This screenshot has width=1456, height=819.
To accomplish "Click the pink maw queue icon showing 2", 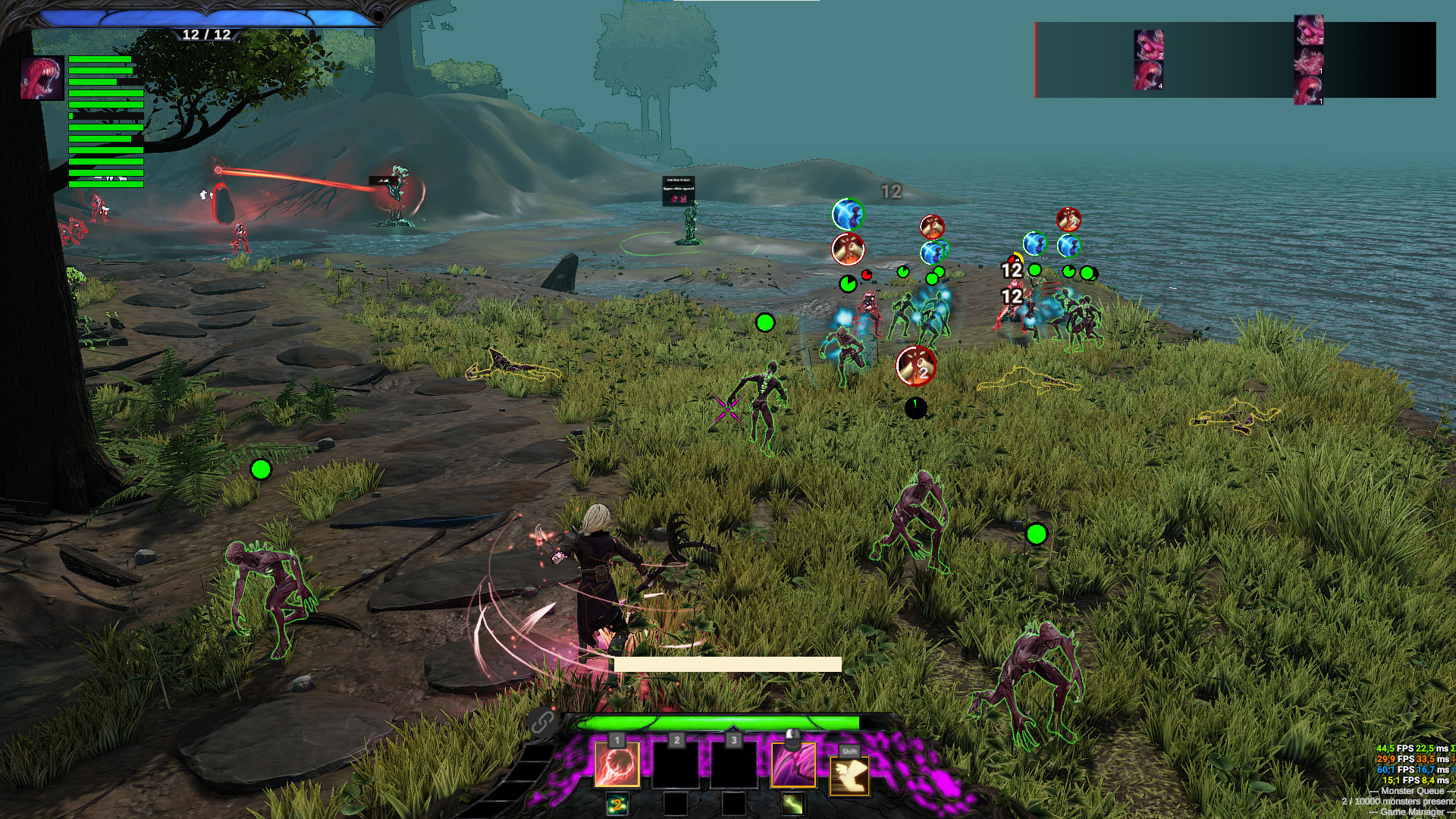I will tap(1149, 43).
